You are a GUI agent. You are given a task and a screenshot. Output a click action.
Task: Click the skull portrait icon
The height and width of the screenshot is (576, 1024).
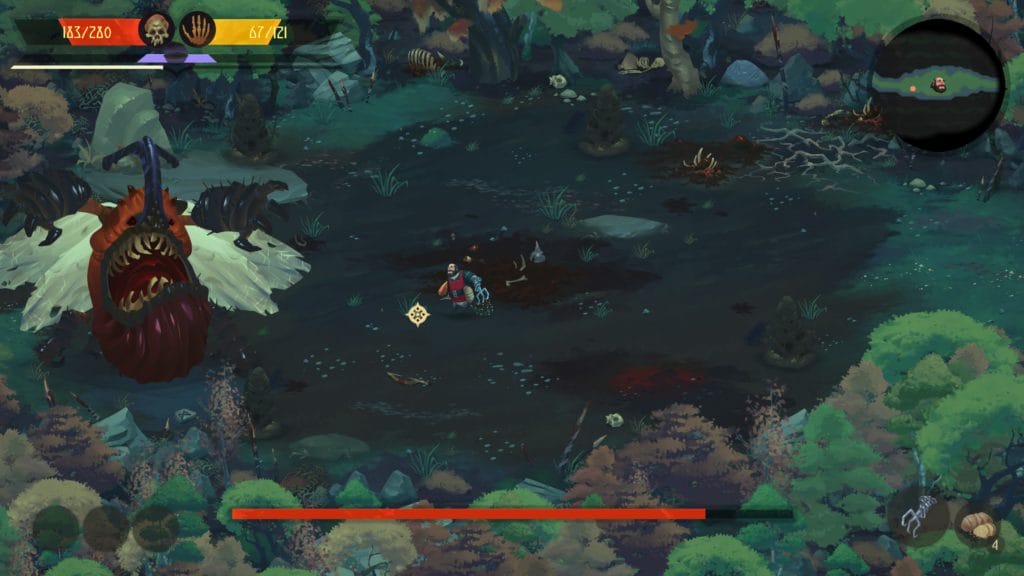click(x=157, y=30)
